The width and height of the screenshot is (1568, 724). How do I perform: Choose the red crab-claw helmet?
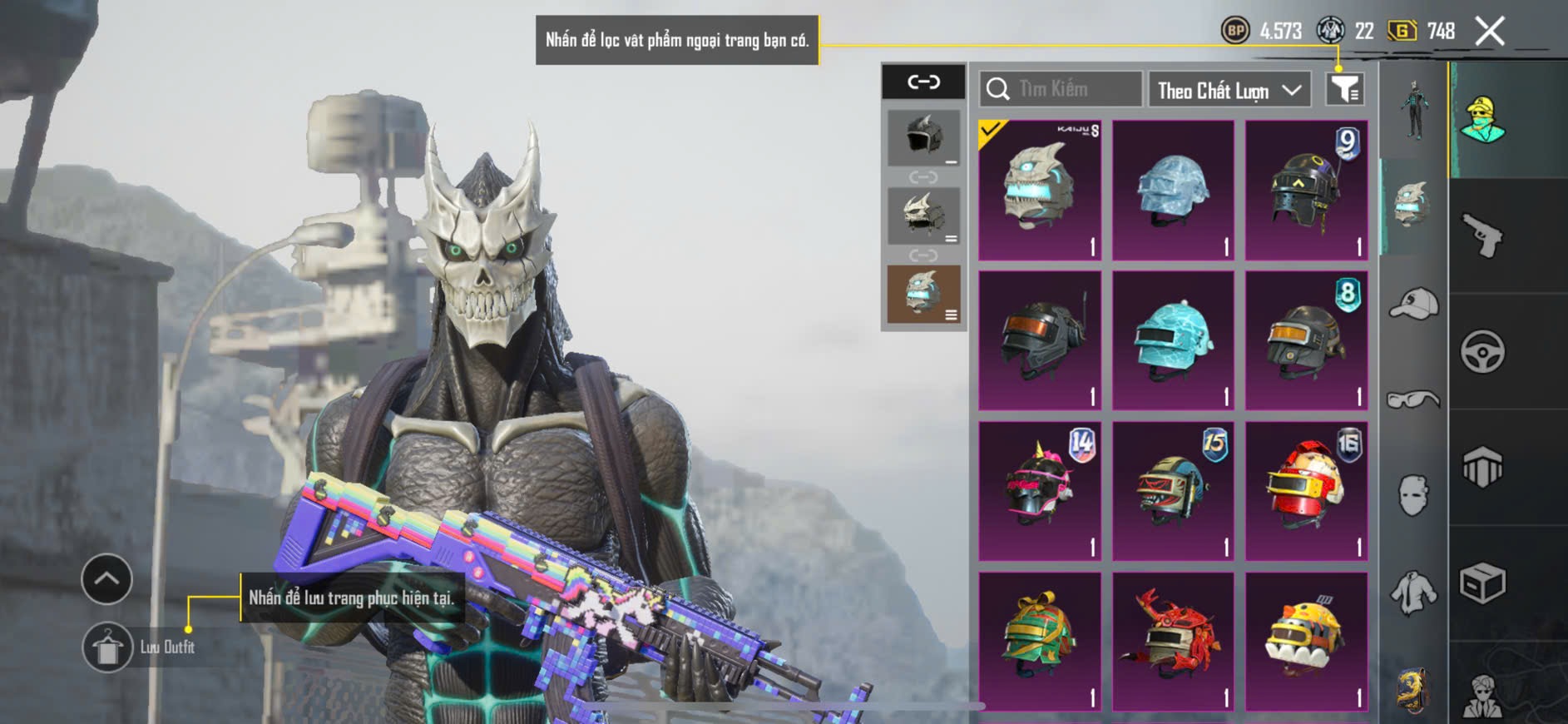[1173, 641]
